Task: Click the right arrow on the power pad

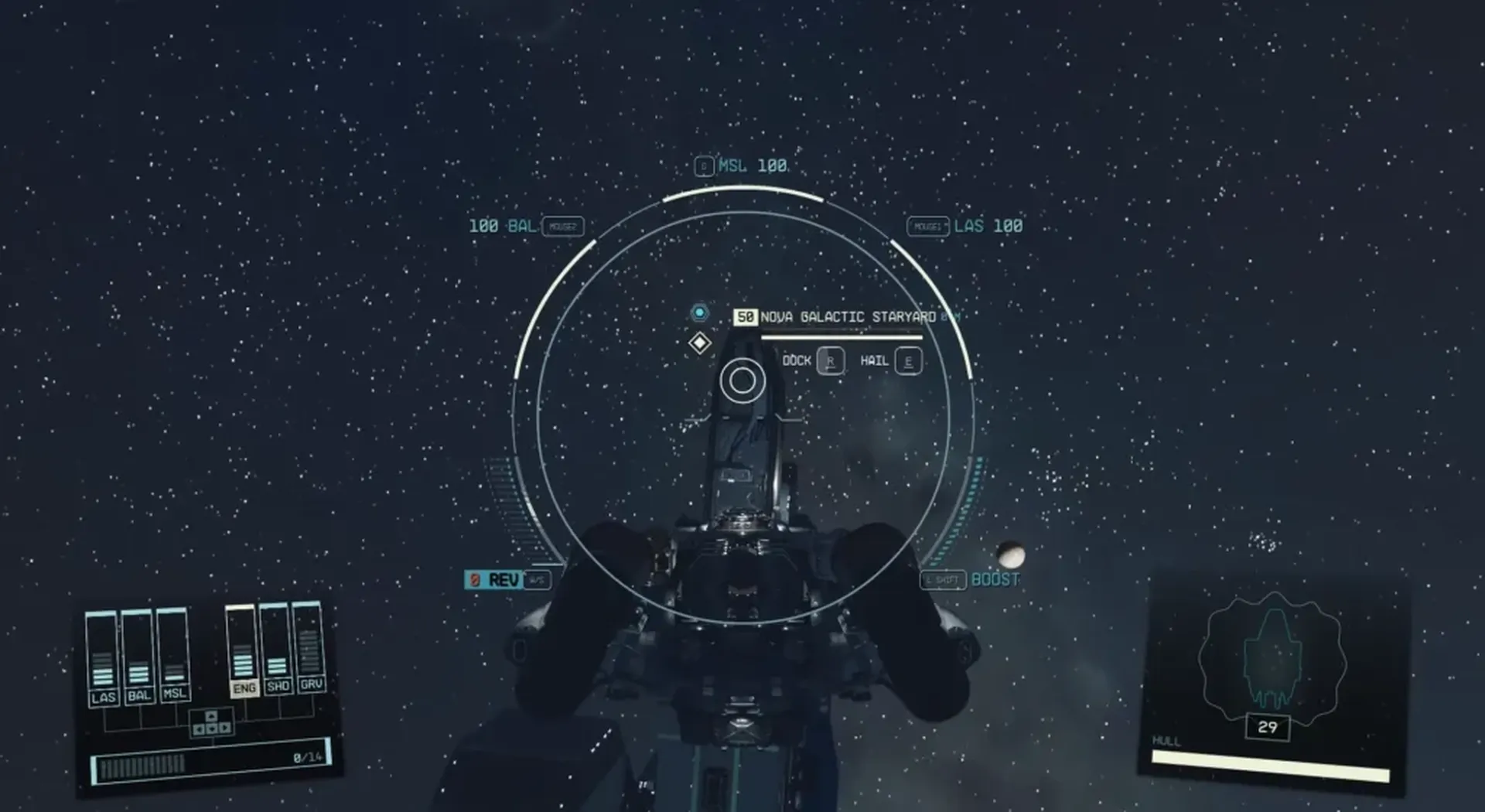Action: coord(224,728)
